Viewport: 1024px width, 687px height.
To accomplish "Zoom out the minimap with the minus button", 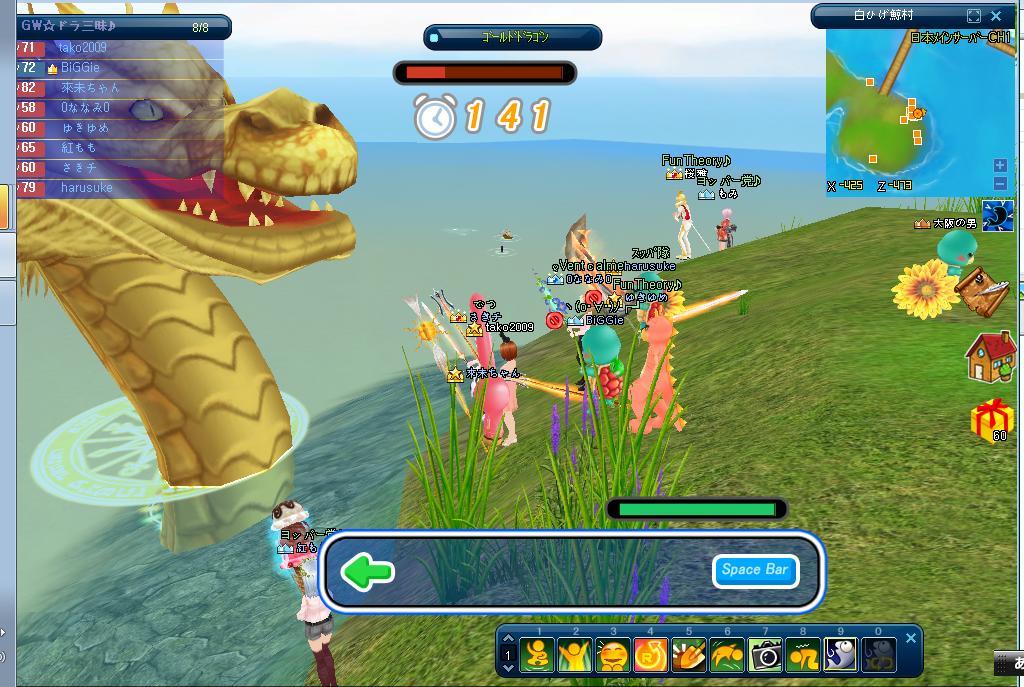I will tap(1000, 183).
